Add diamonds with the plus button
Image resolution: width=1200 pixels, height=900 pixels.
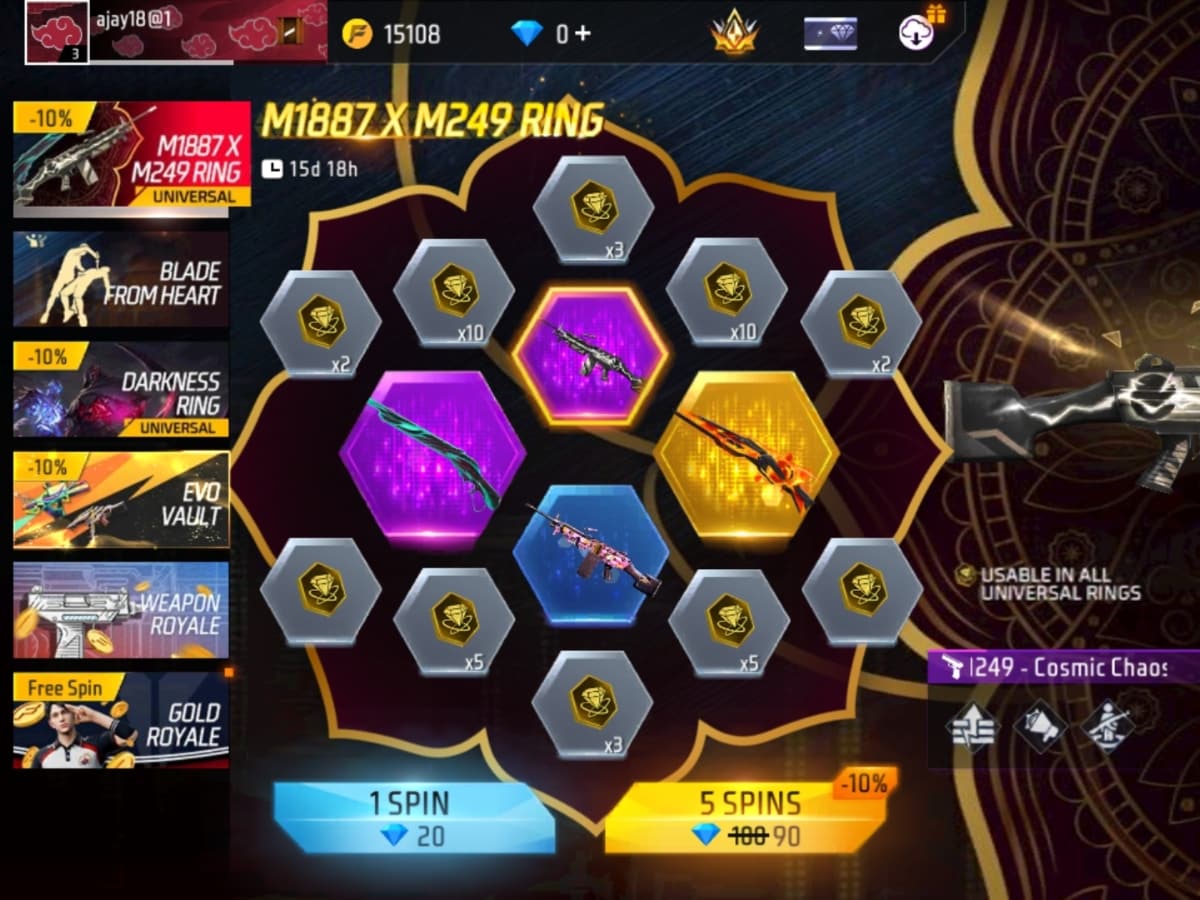pyautogui.click(x=581, y=34)
